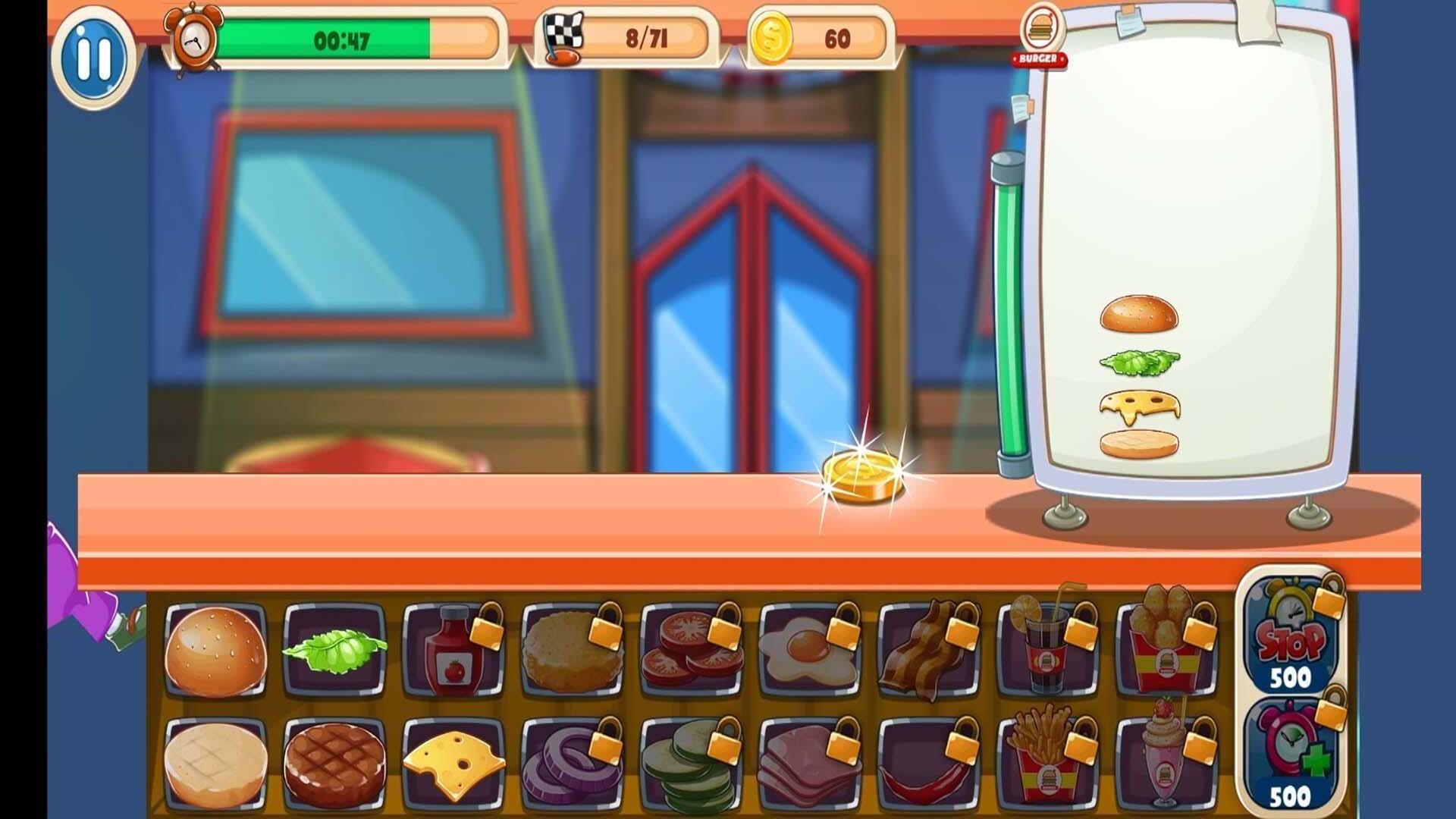Collect the sparkling gold coin on counter
This screenshot has height=819, width=1456.
(861, 476)
